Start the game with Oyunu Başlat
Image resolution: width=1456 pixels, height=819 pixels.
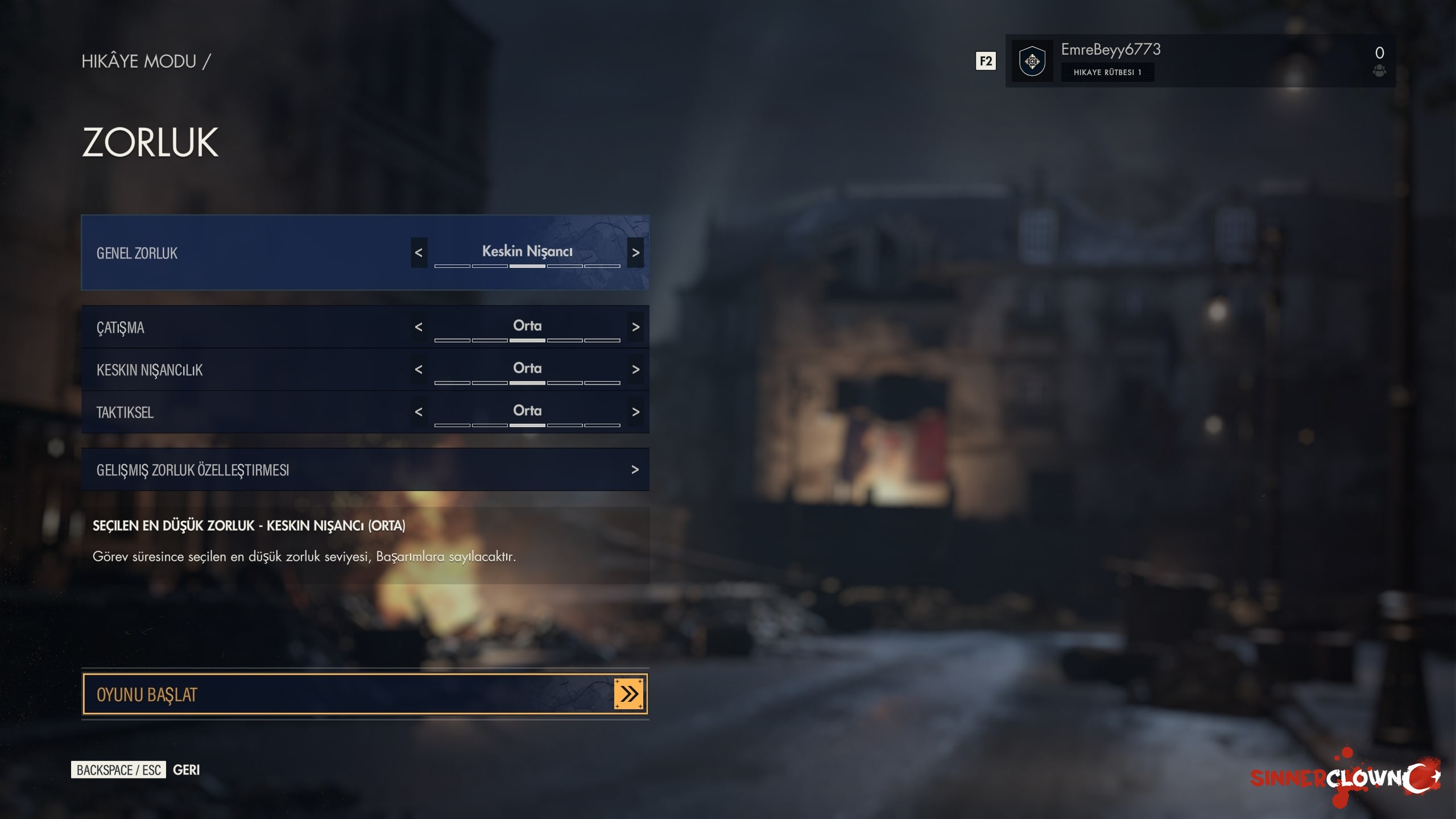point(364,694)
